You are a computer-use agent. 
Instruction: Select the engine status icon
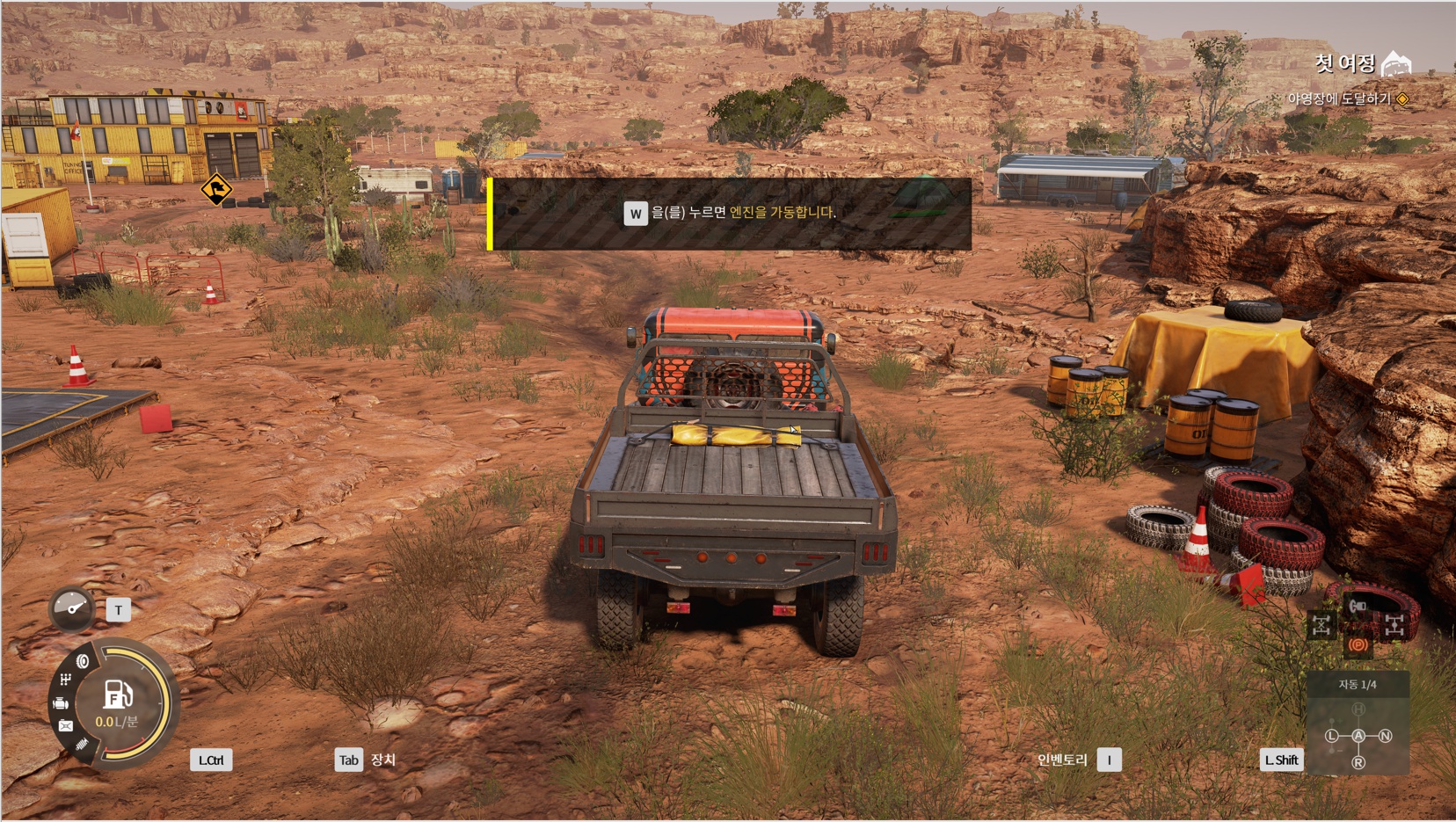[x=61, y=703]
